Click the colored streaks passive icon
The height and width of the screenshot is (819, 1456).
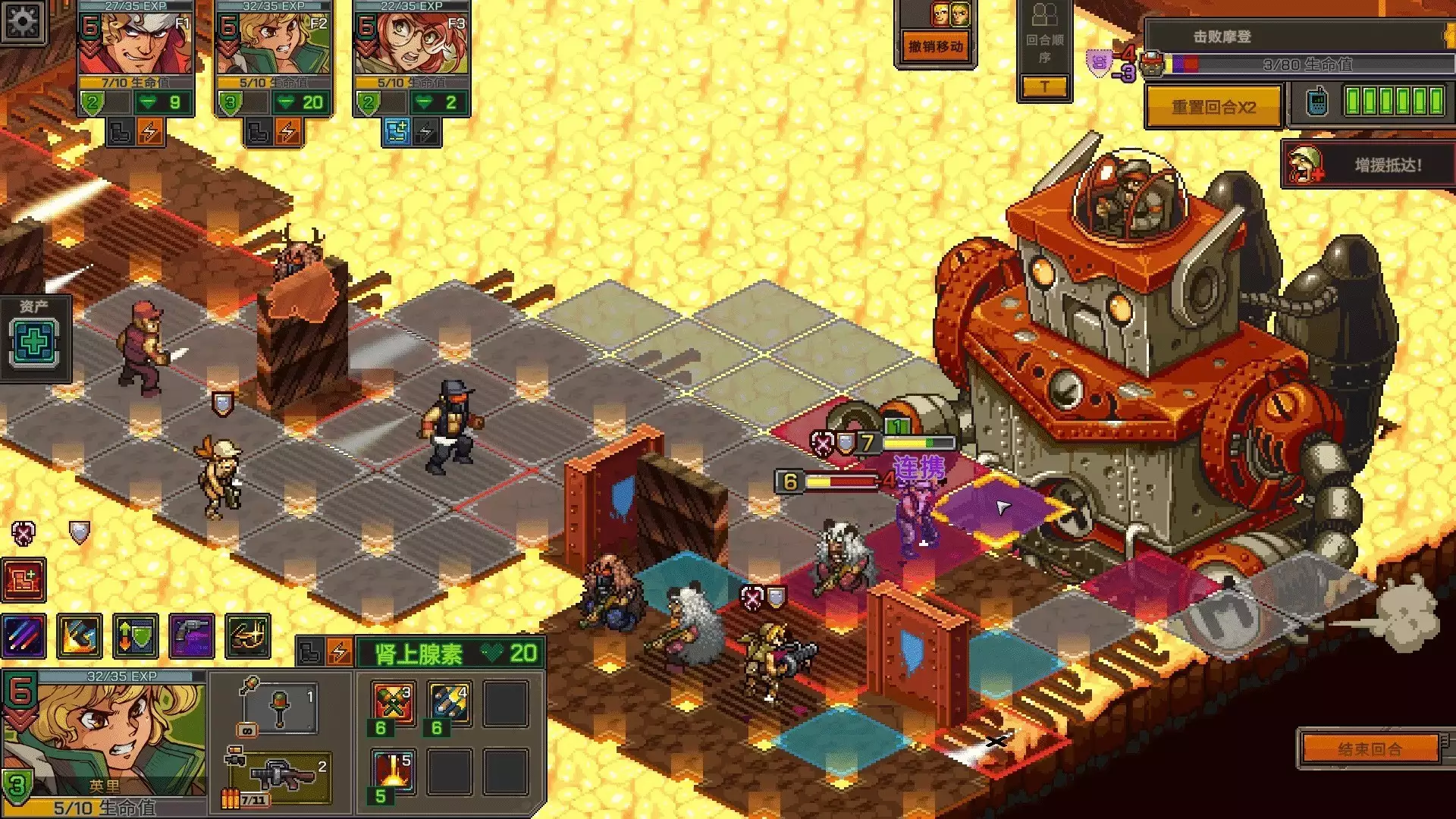click(x=24, y=635)
